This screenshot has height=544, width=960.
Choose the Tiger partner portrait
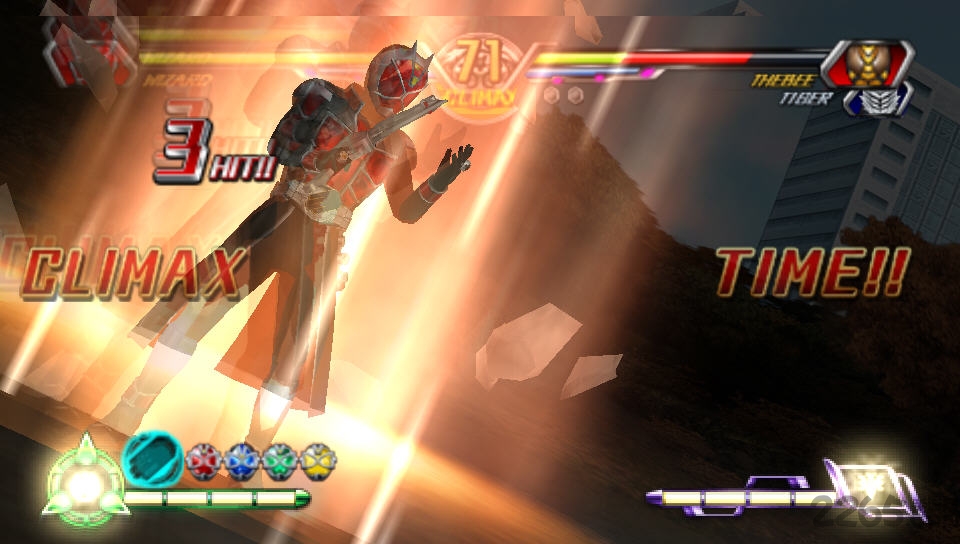(876, 100)
